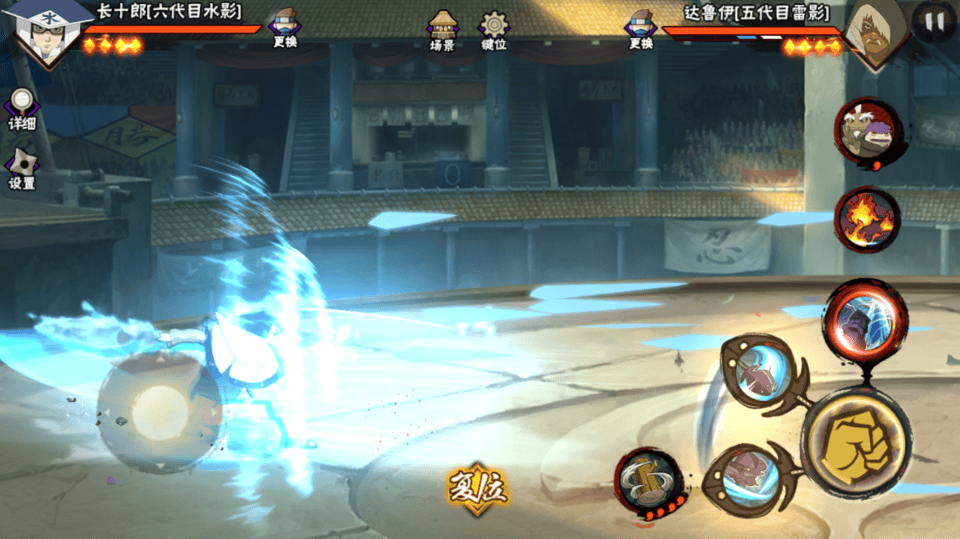This screenshot has width=960, height=539.
Task: Tap the 复位 reset button
Action: 478,486
